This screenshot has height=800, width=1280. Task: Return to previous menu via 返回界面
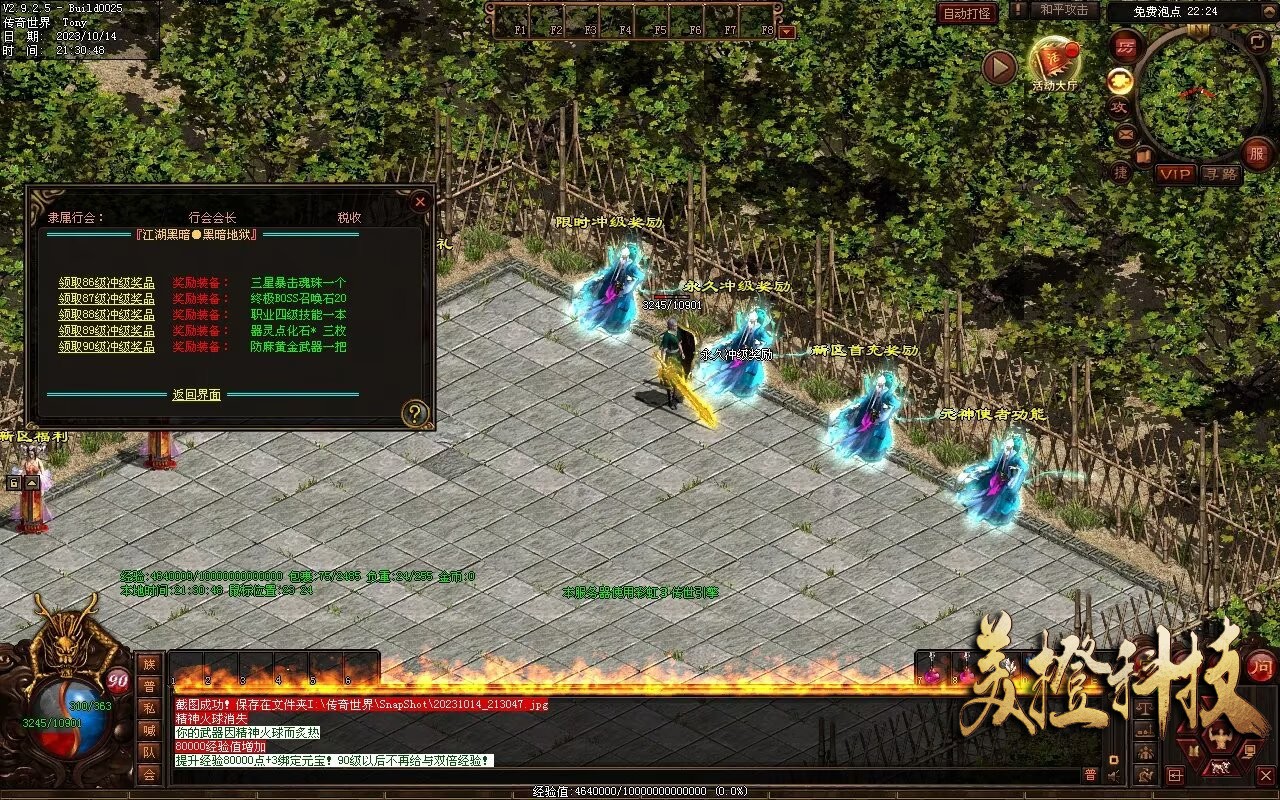196,395
